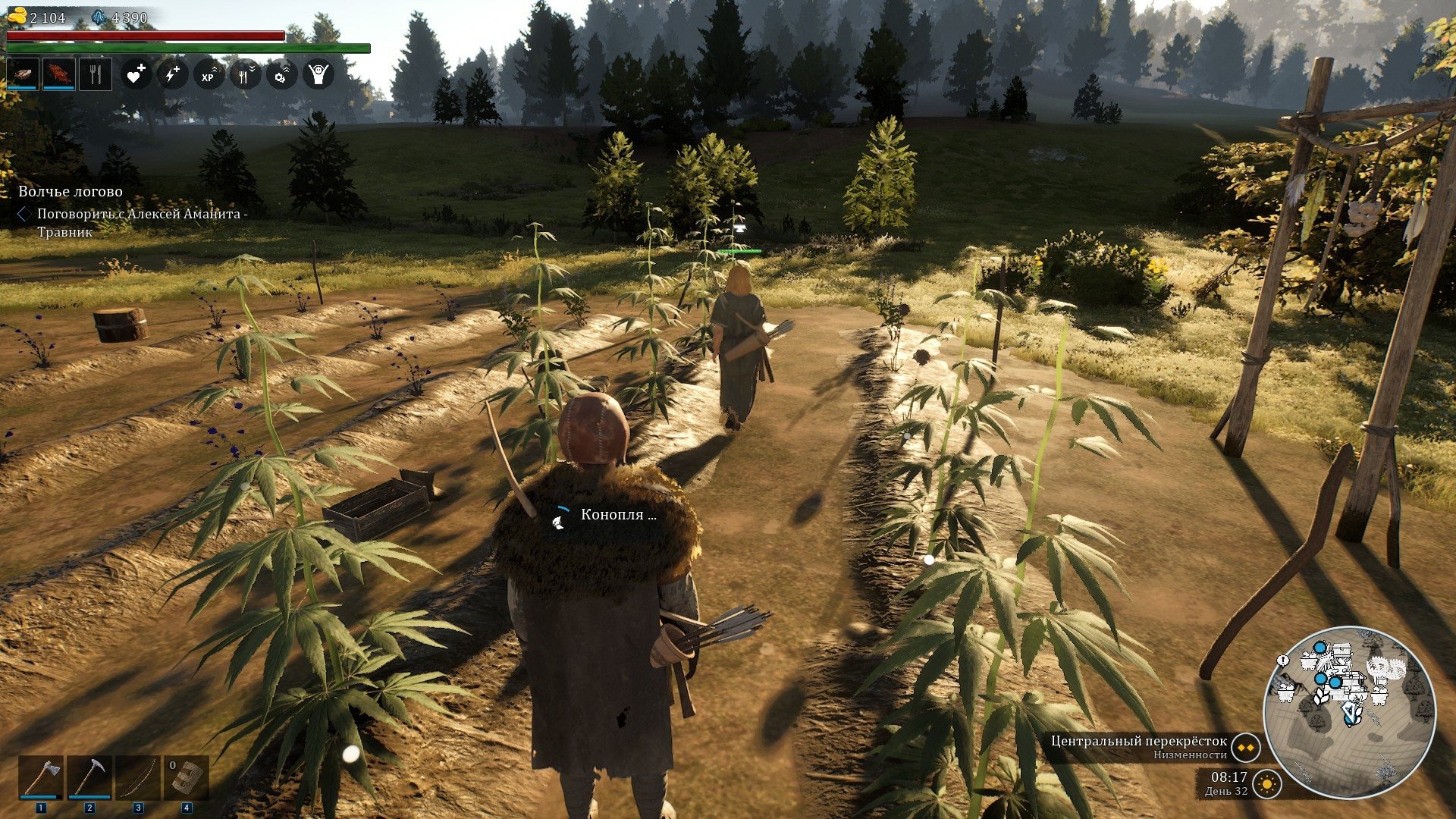Select the wheat field marker on minimap

pos(1322,696)
